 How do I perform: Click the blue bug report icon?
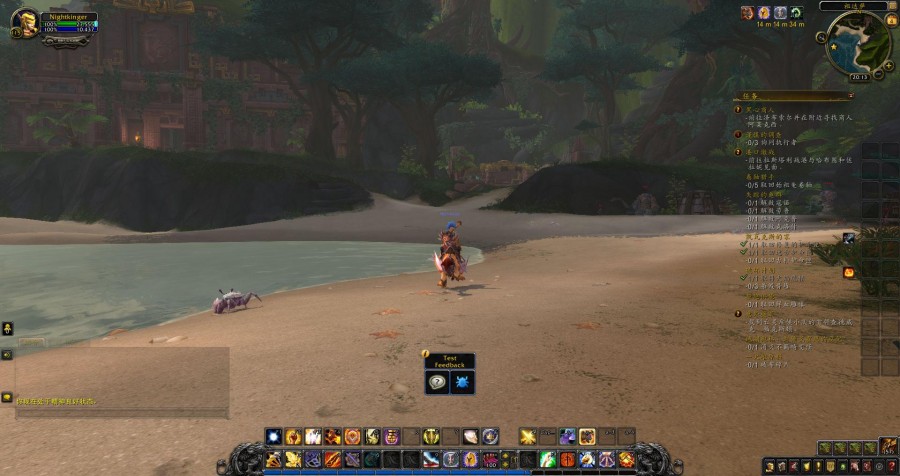pos(463,382)
